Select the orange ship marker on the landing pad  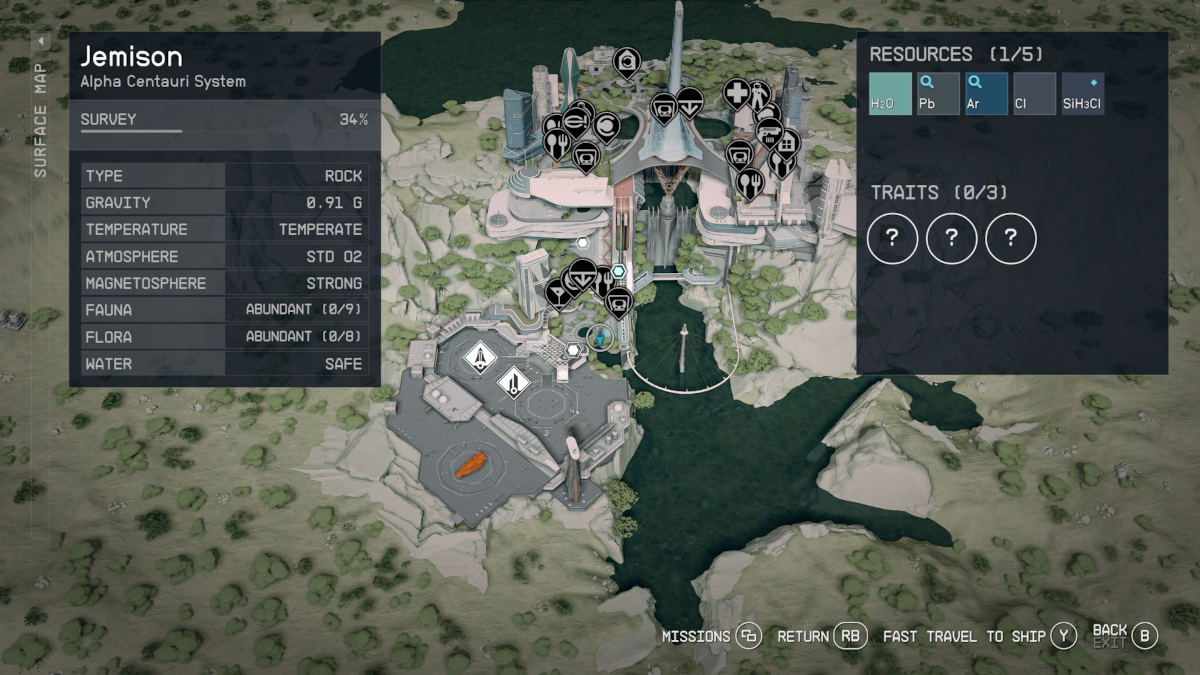tap(468, 465)
